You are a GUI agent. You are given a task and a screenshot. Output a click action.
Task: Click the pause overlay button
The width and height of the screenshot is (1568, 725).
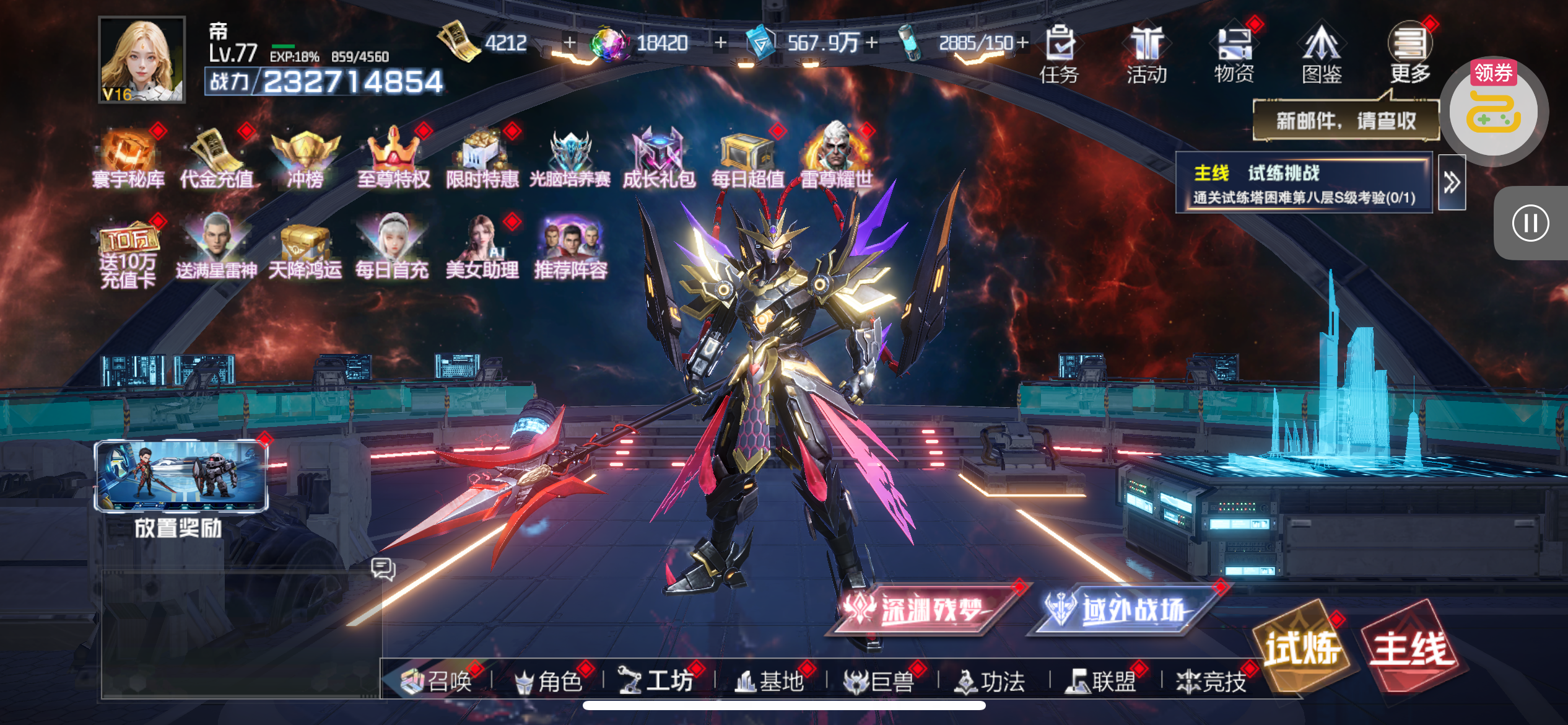click(1530, 223)
